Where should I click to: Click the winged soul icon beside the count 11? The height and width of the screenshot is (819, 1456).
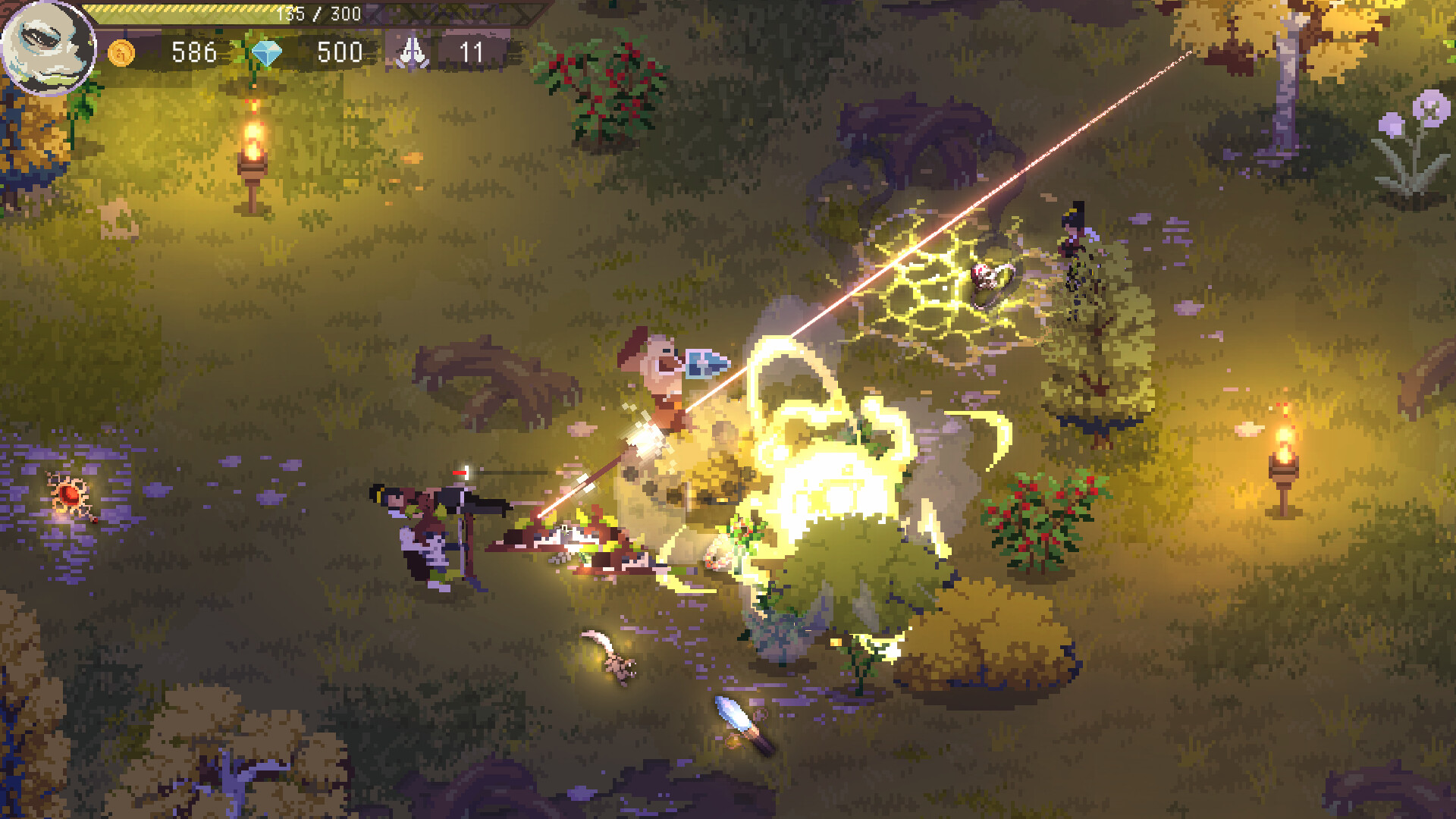[413, 52]
